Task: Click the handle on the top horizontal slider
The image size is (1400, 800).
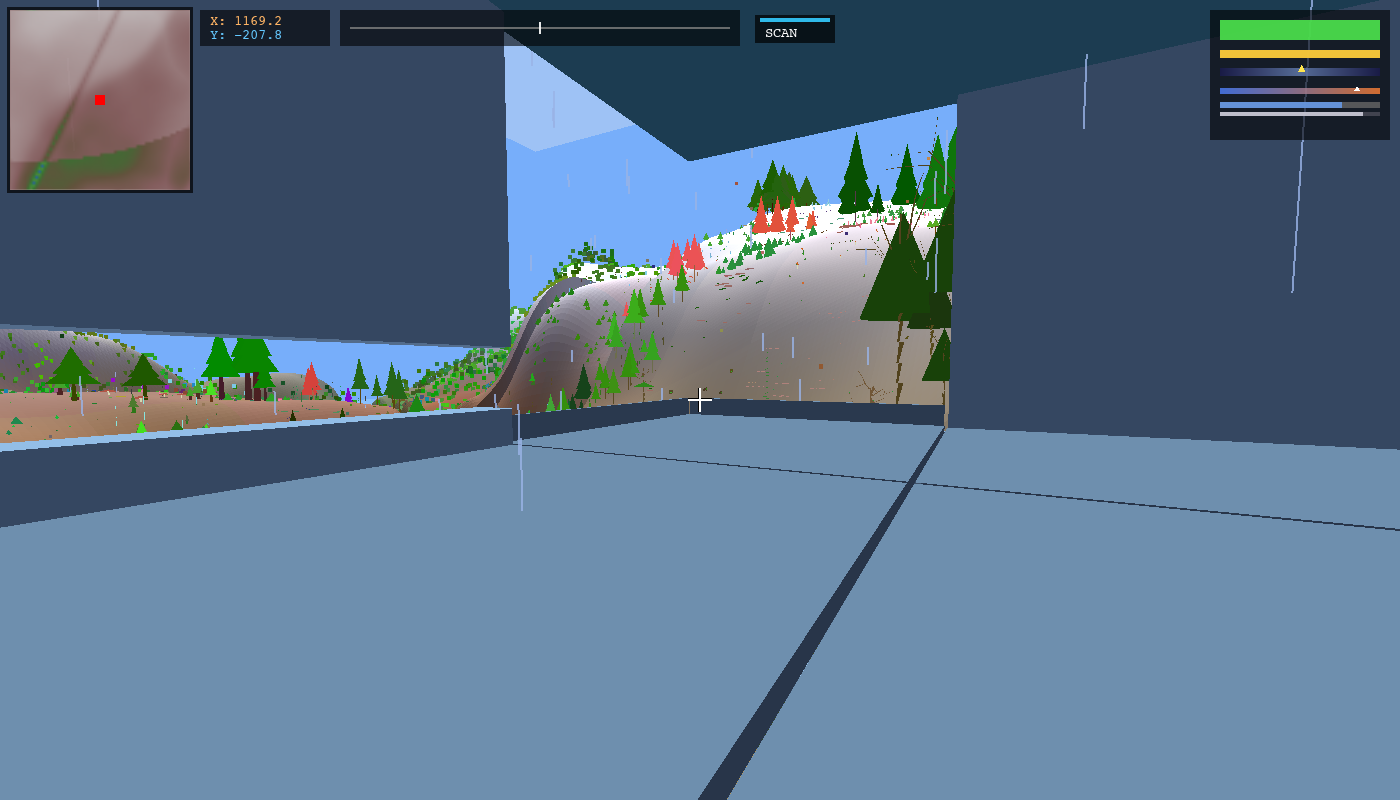Action: pos(539,28)
